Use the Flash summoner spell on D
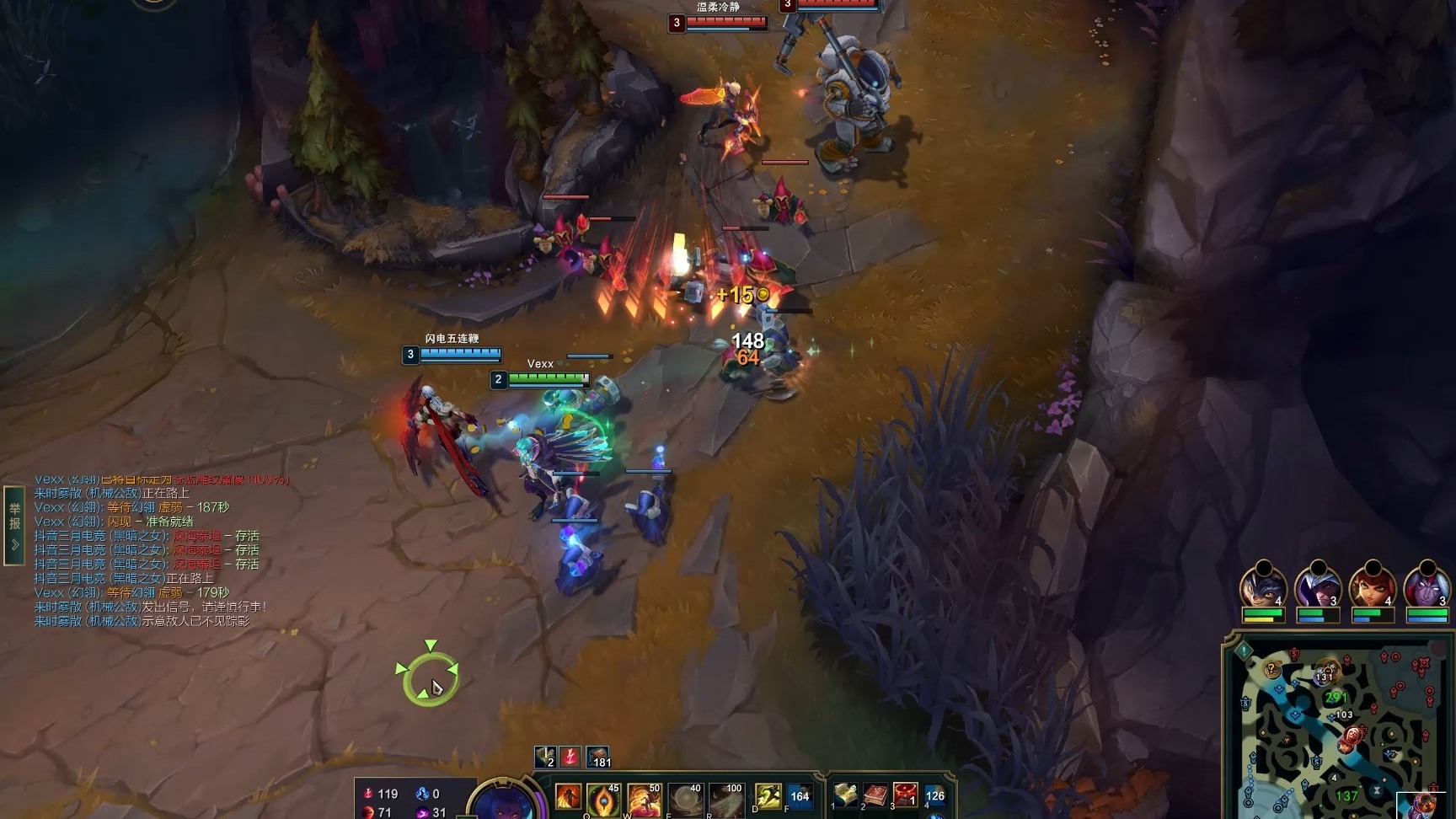 [767, 796]
